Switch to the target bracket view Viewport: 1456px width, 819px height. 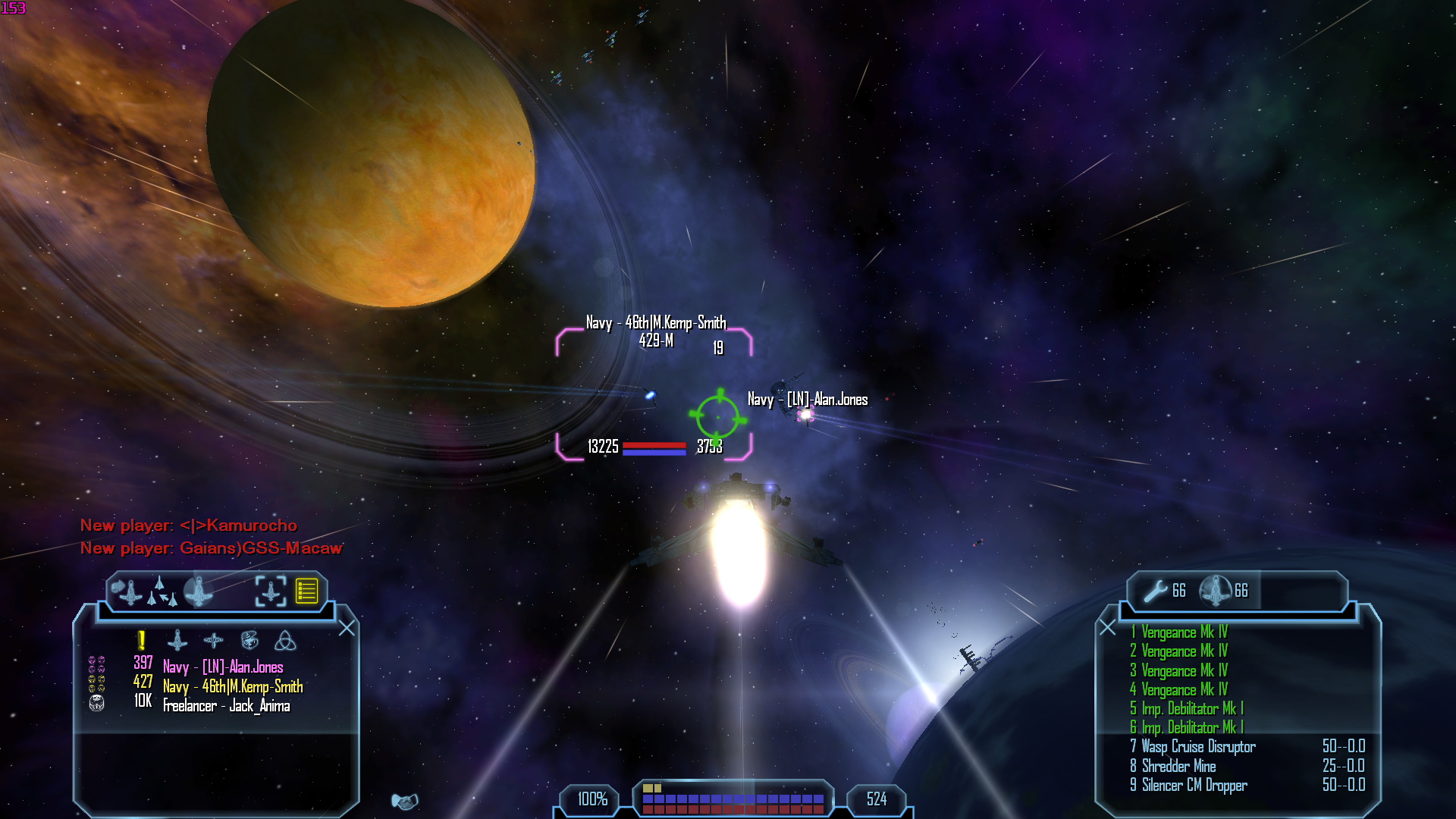tap(271, 591)
